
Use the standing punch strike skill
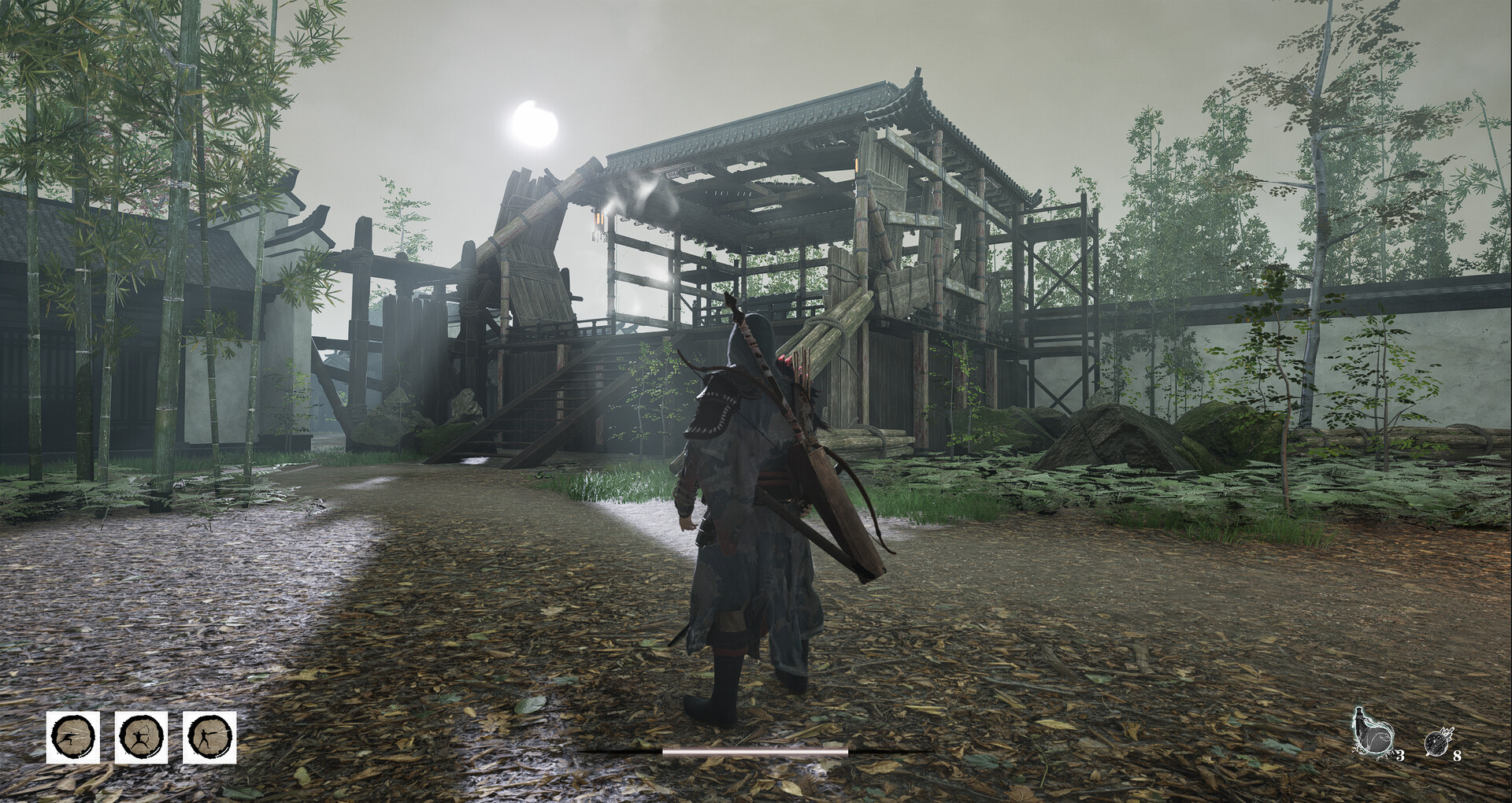pos(209,738)
